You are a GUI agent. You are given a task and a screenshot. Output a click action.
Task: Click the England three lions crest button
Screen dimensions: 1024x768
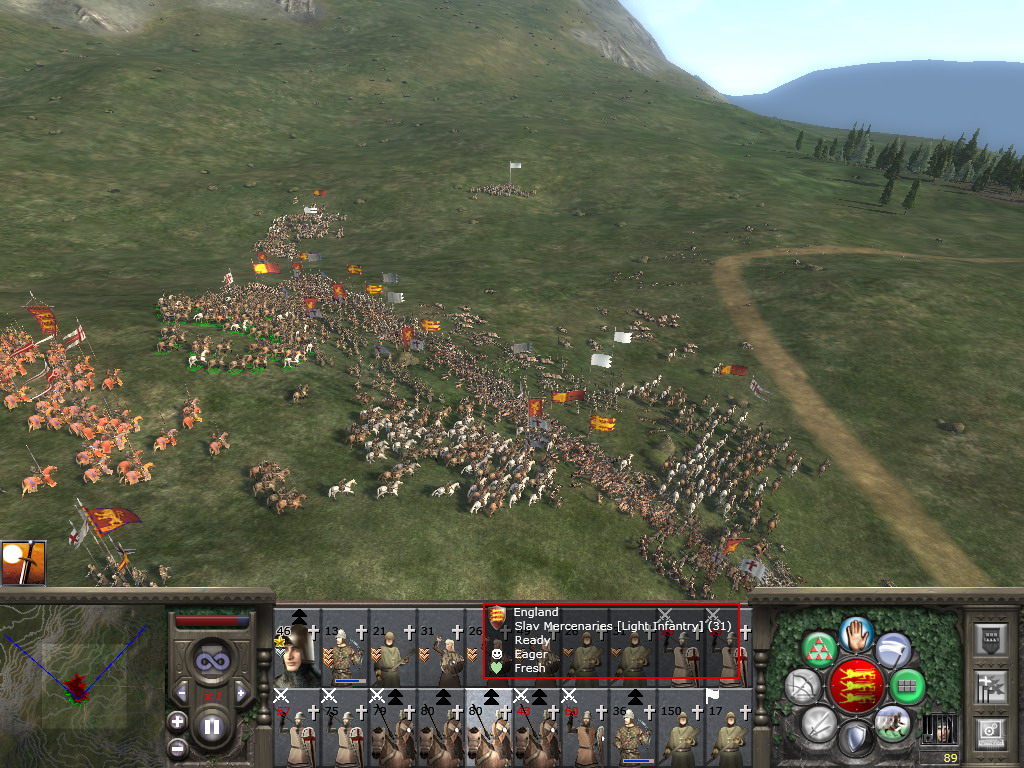click(x=855, y=685)
